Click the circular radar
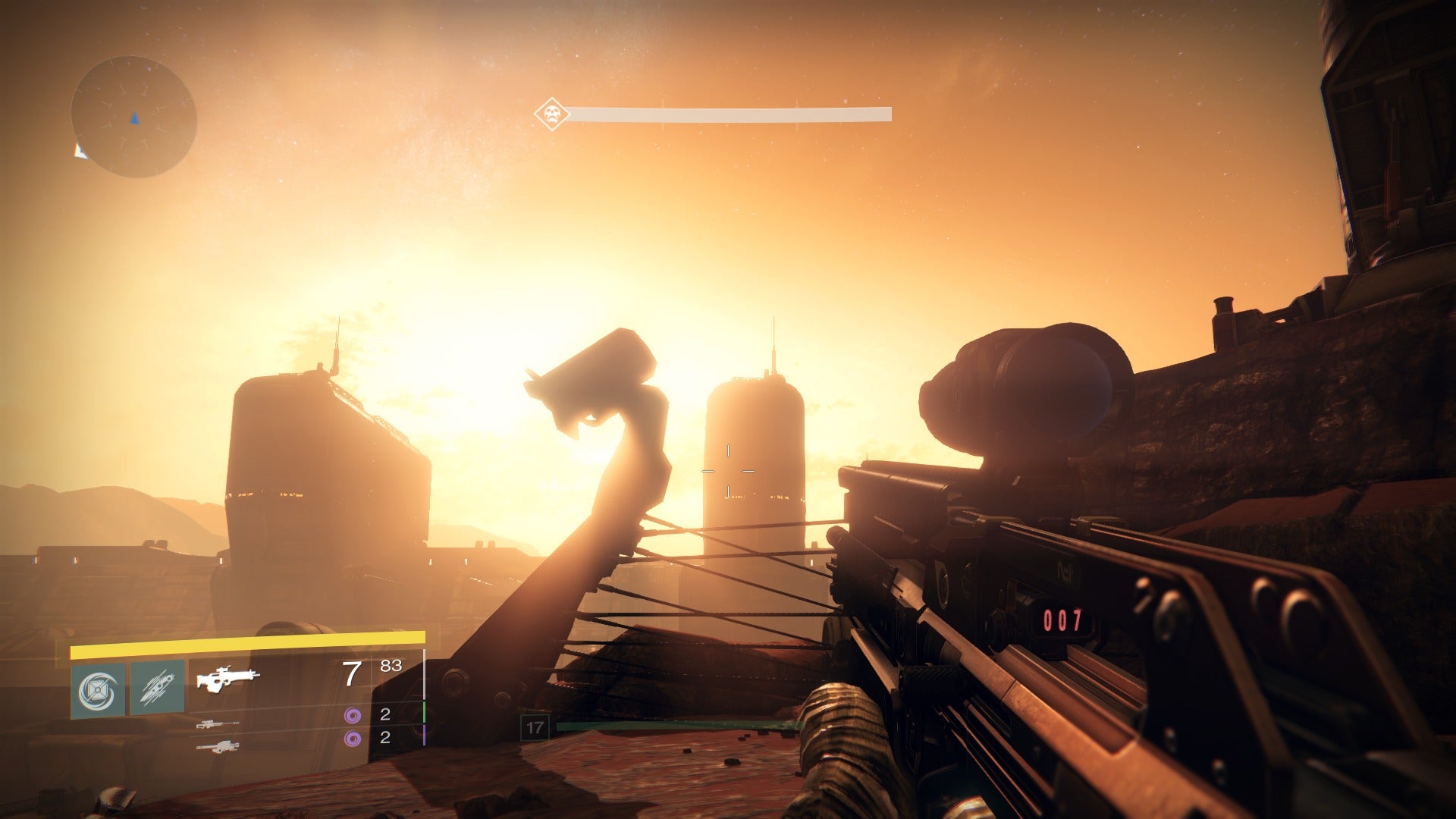Image resolution: width=1456 pixels, height=819 pixels. (x=134, y=117)
